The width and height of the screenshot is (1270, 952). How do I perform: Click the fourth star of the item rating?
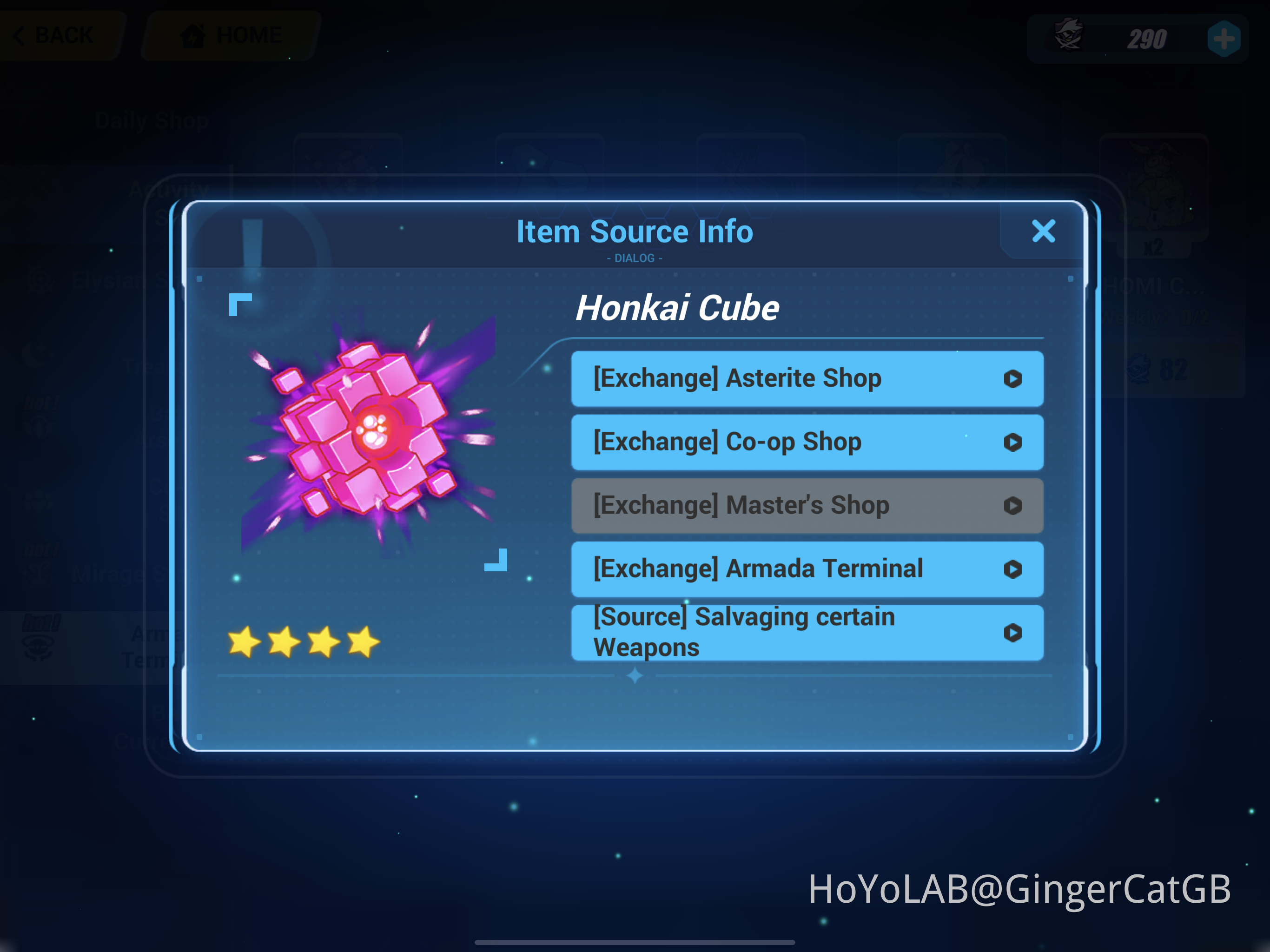click(x=364, y=641)
